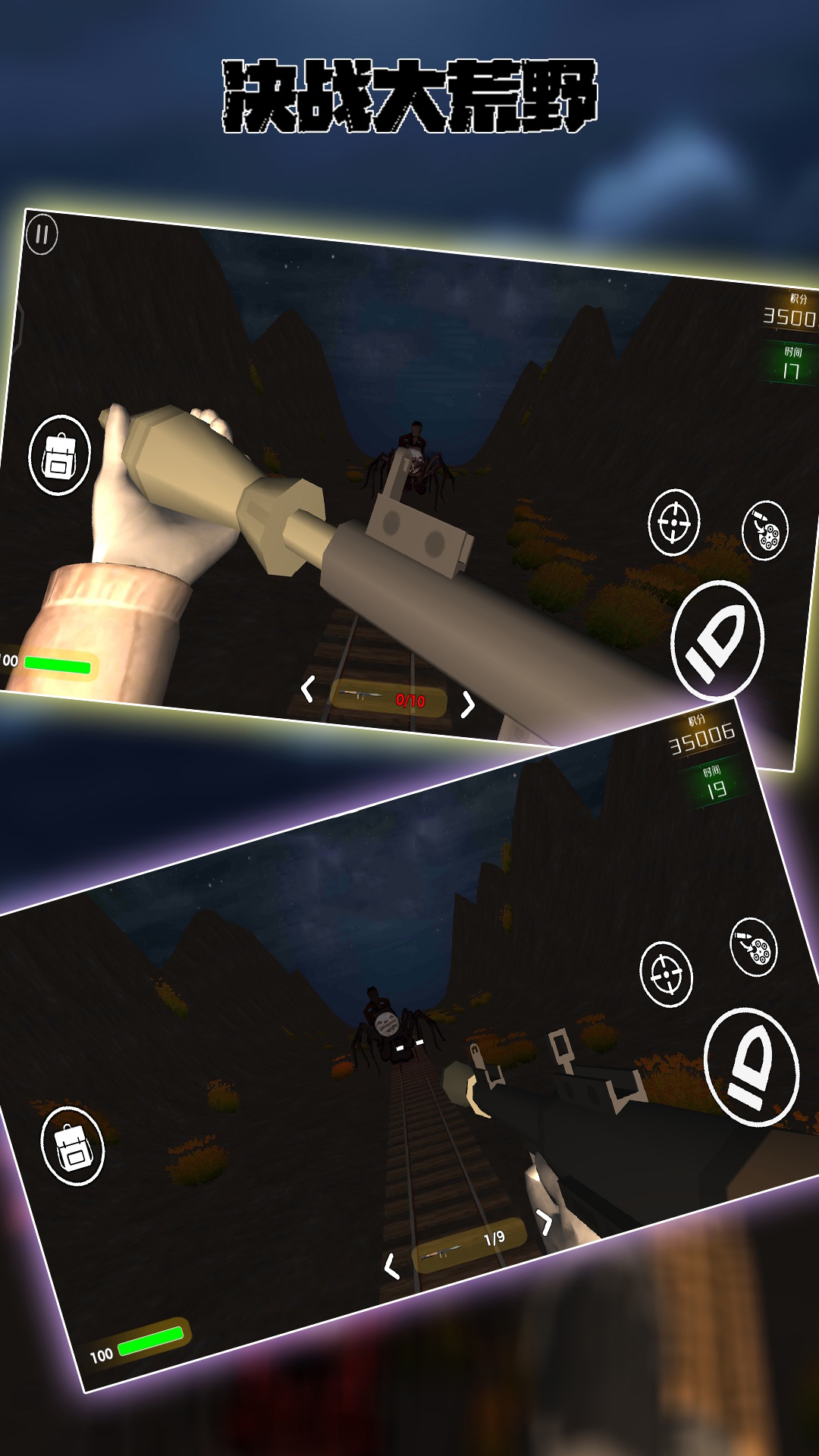Select previous weapon arrow beside the 0/10 ammo
Viewport: 819px width, 1456px height.
(307, 689)
